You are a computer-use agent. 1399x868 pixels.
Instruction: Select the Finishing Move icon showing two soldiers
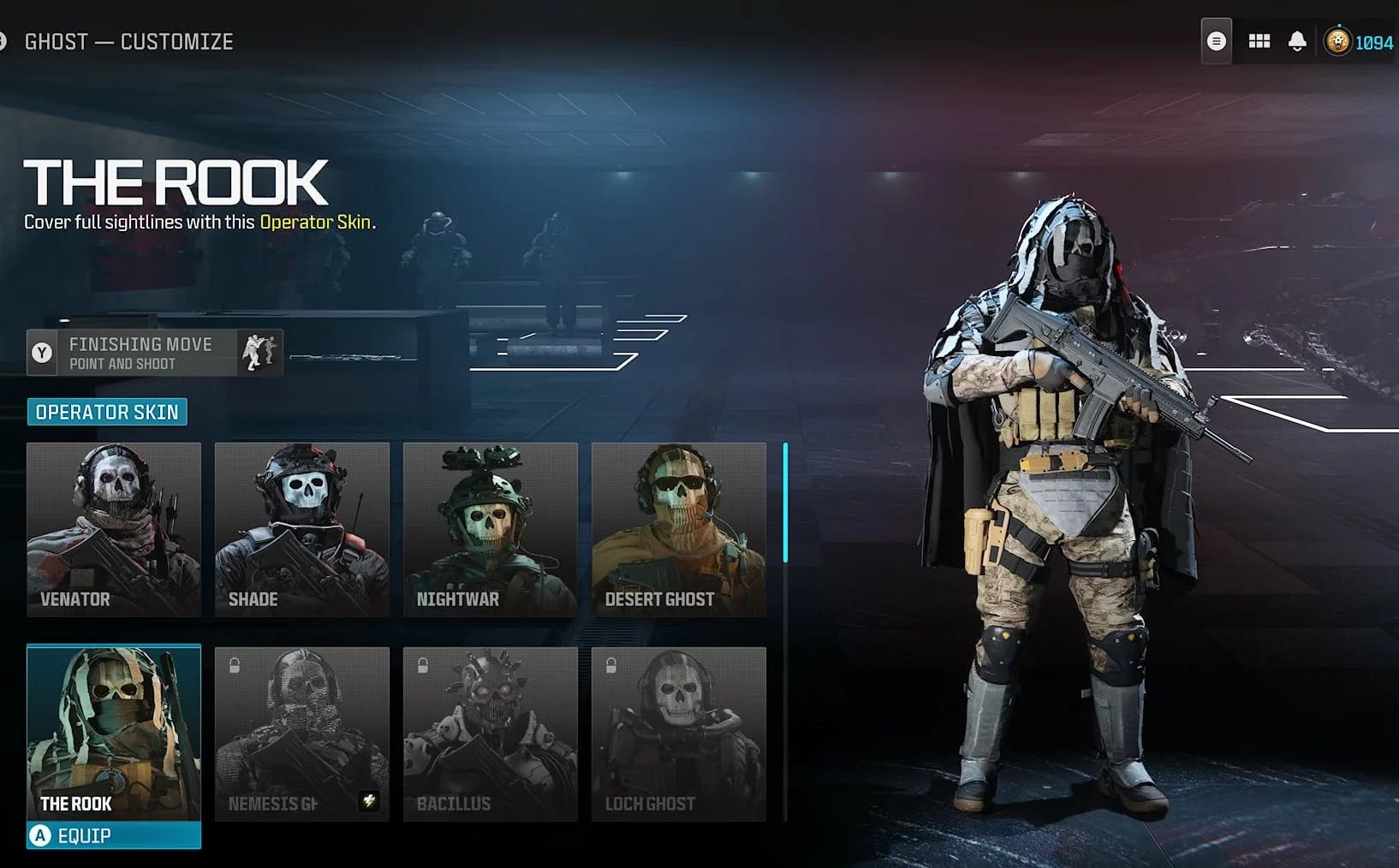[259, 352]
